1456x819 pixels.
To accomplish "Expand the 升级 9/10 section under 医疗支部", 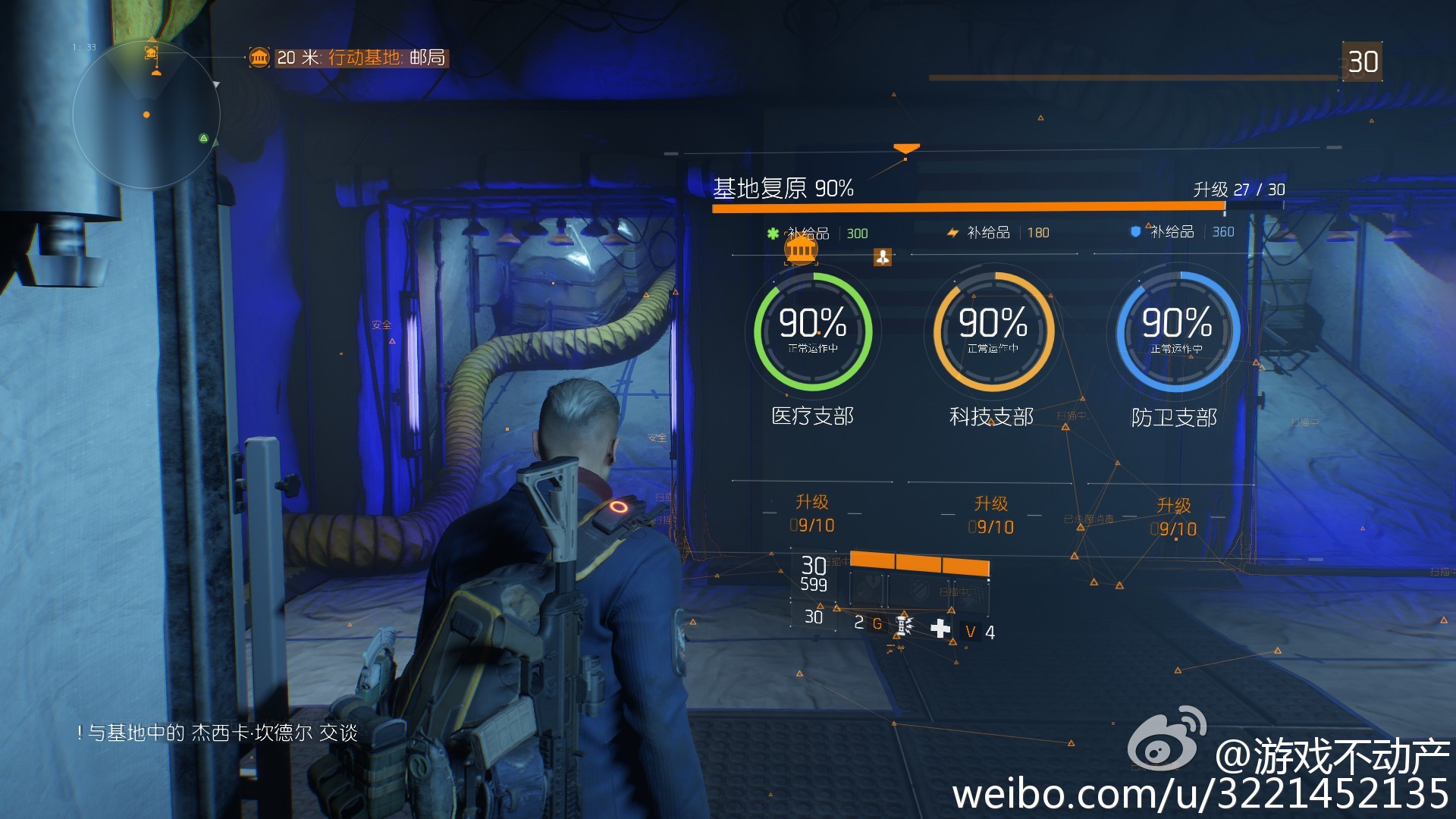I will 810,514.
